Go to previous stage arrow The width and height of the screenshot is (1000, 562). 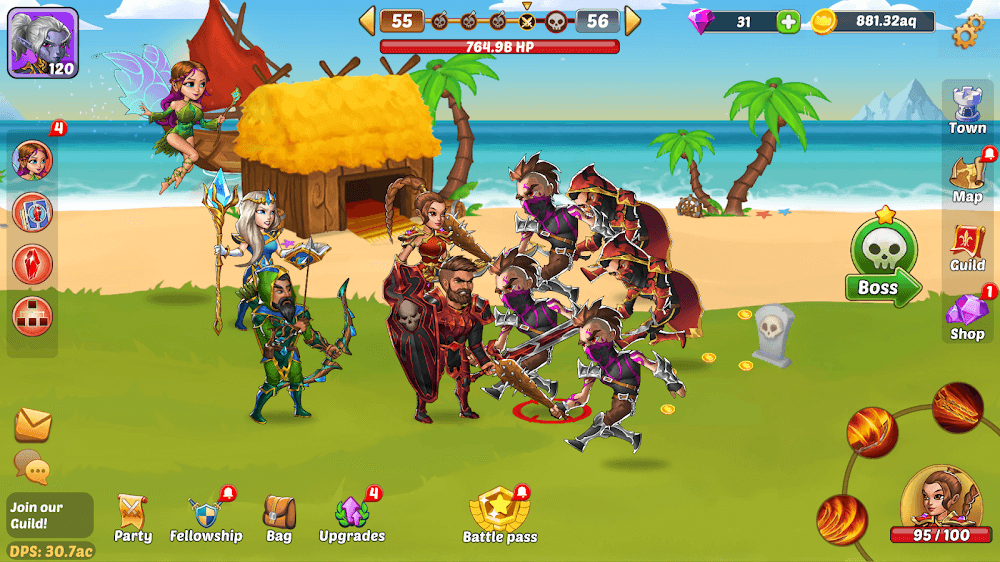pyautogui.click(x=367, y=21)
